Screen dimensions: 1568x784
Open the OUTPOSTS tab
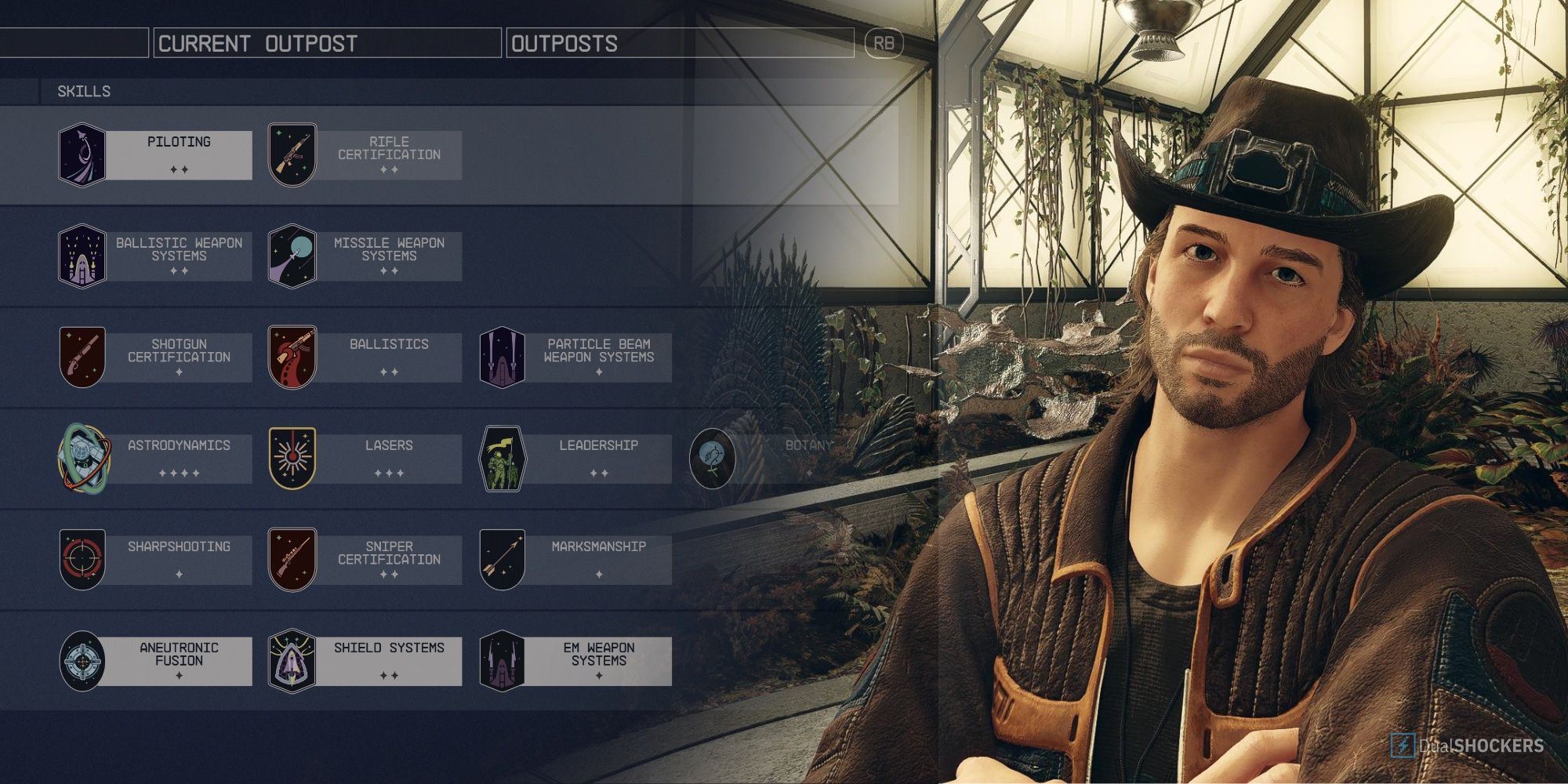click(x=566, y=43)
